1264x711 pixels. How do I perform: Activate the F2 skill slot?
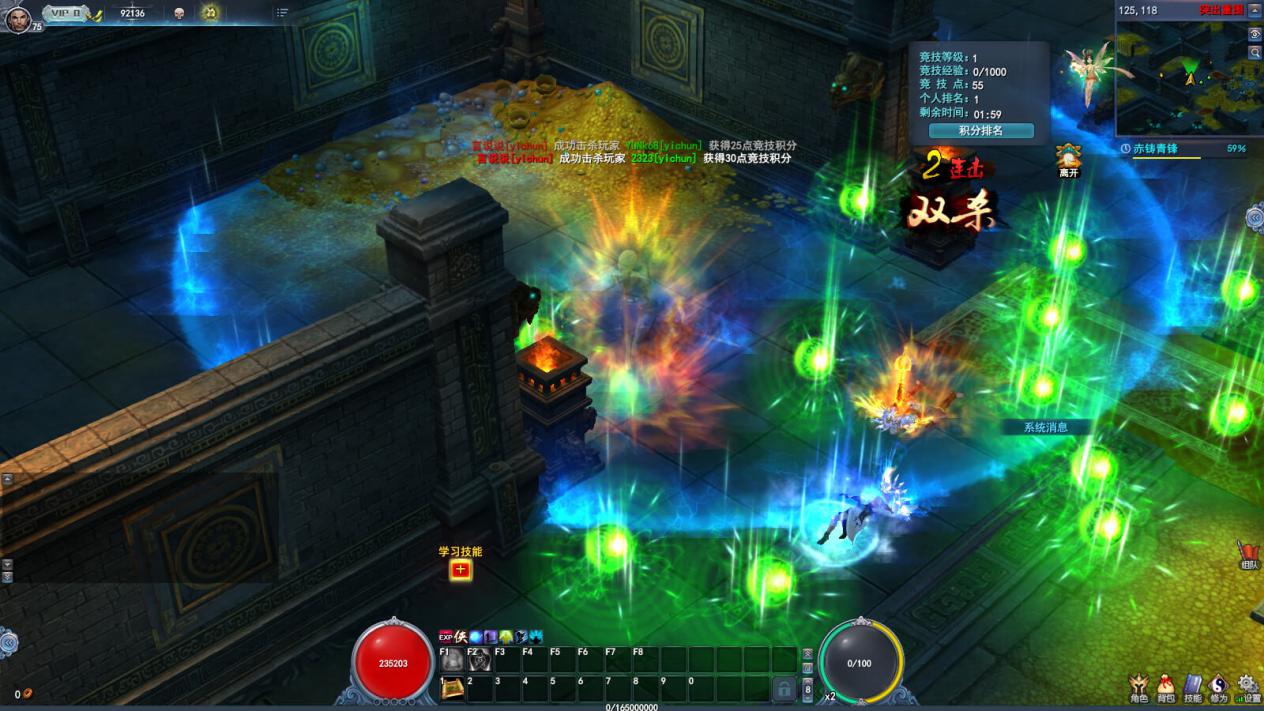(480, 660)
